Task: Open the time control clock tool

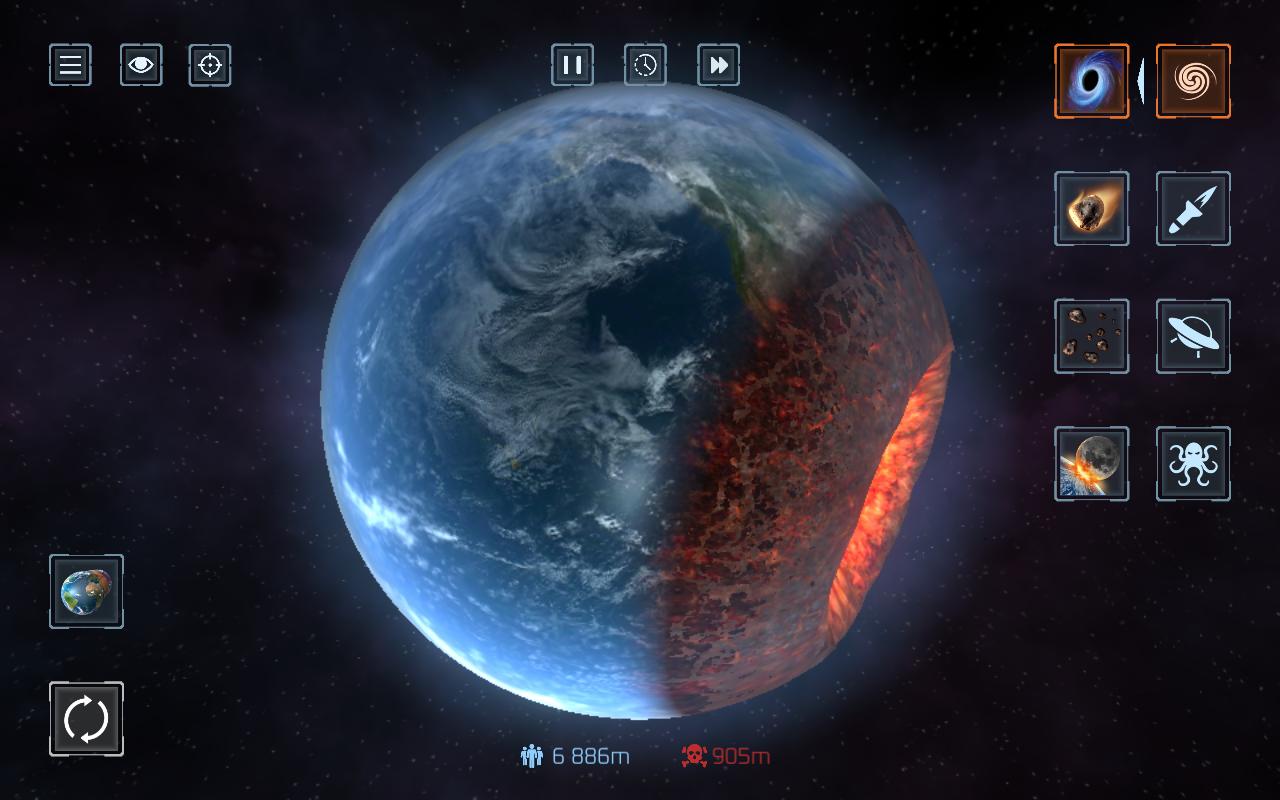Action: 645,65
